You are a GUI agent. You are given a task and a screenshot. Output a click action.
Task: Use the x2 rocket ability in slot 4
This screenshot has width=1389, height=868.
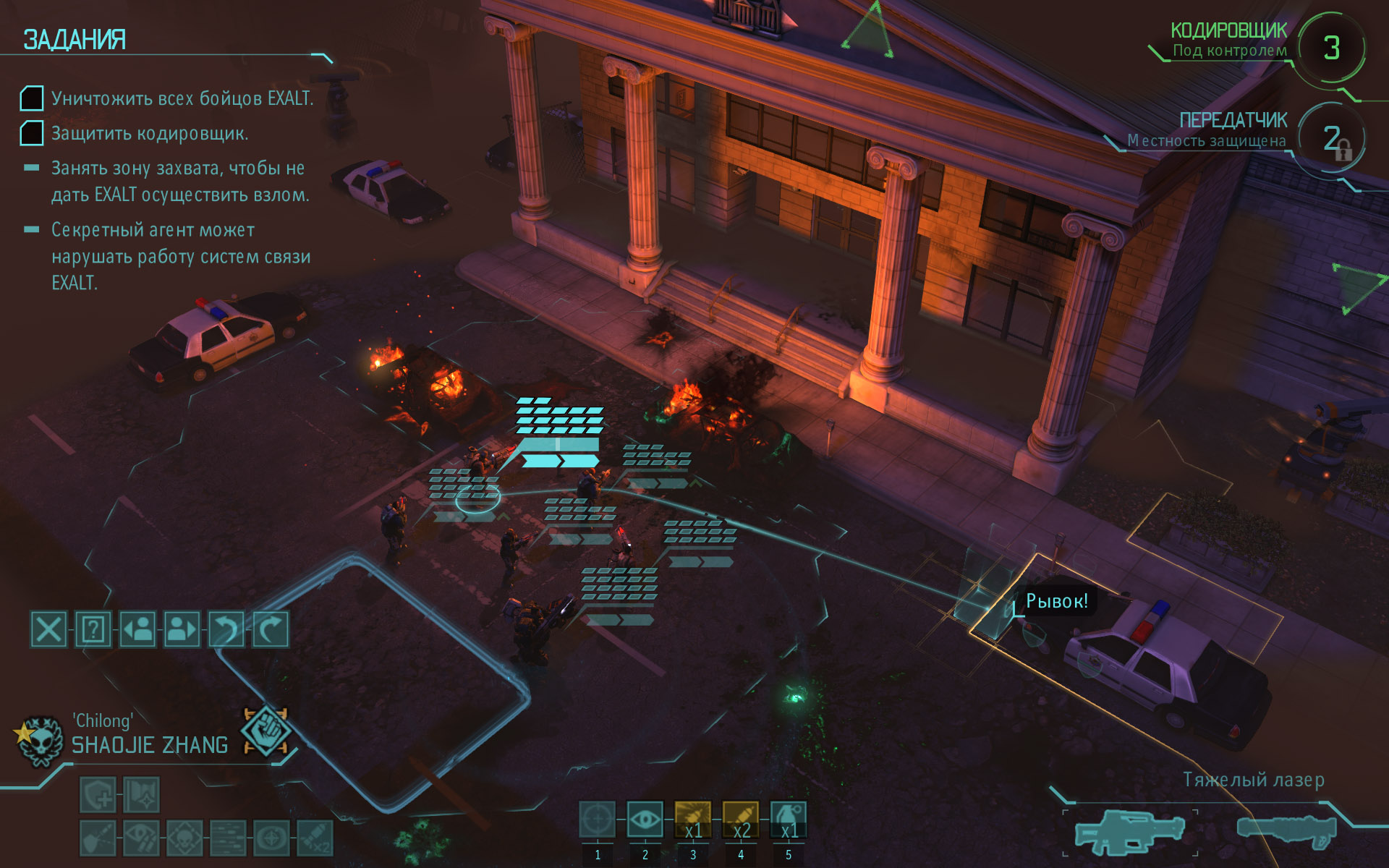pos(740,821)
